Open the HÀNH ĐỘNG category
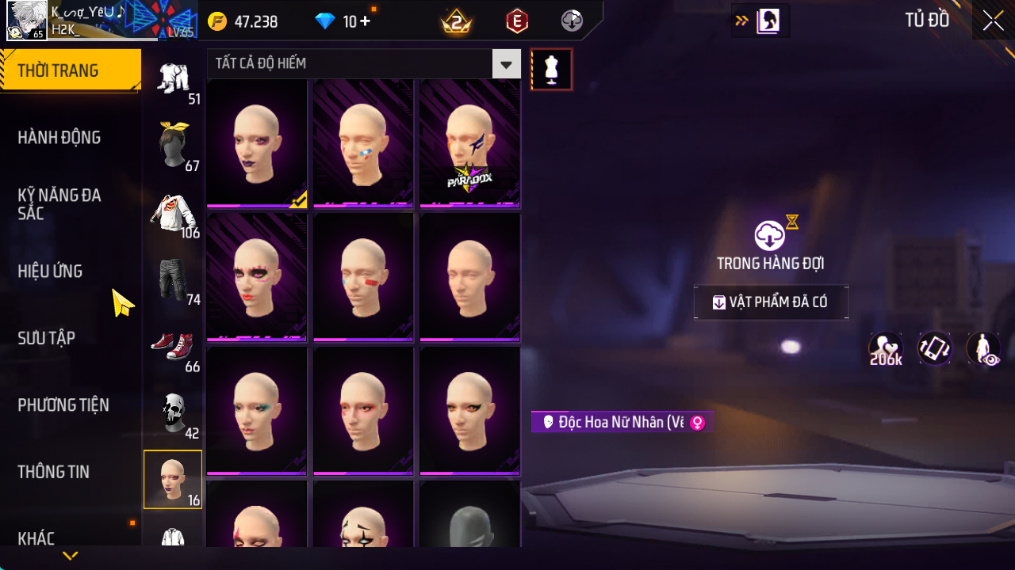 point(60,137)
